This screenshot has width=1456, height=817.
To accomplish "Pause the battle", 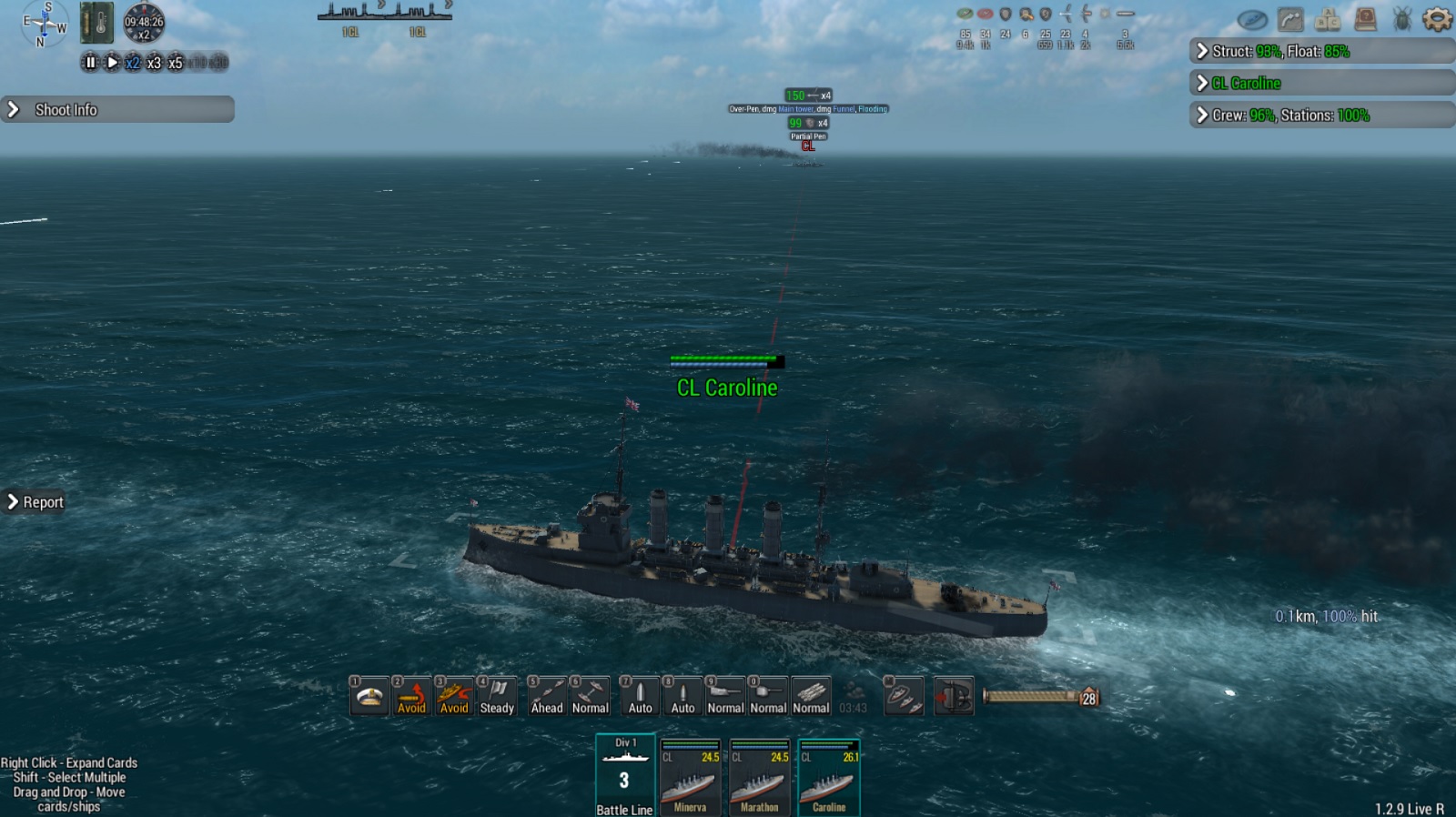I will pyautogui.click(x=90, y=63).
